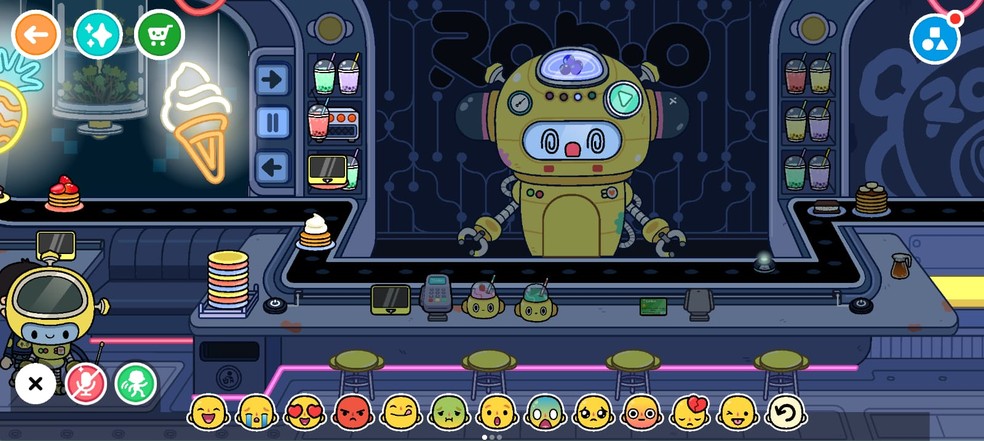
Task: Pick the heart-eyes face expression
Action: [x=305, y=412]
